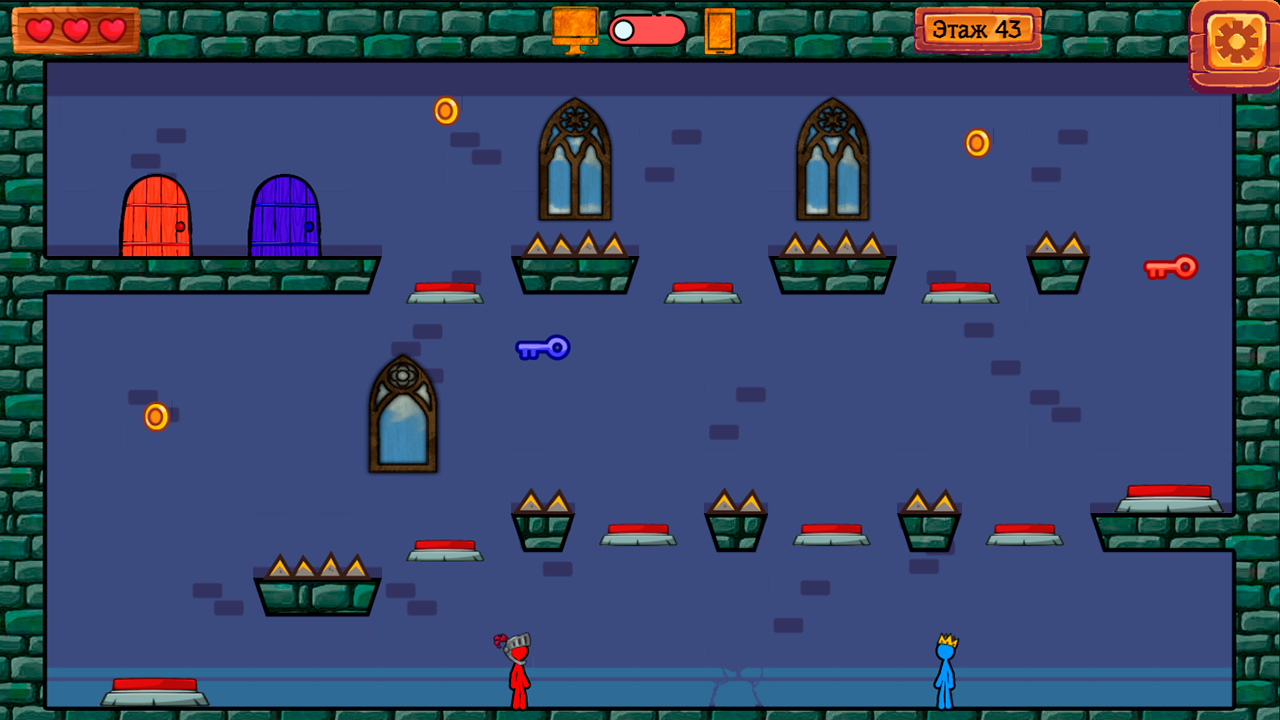
Task: Click the coin by the far left wall
Action: tap(157, 415)
